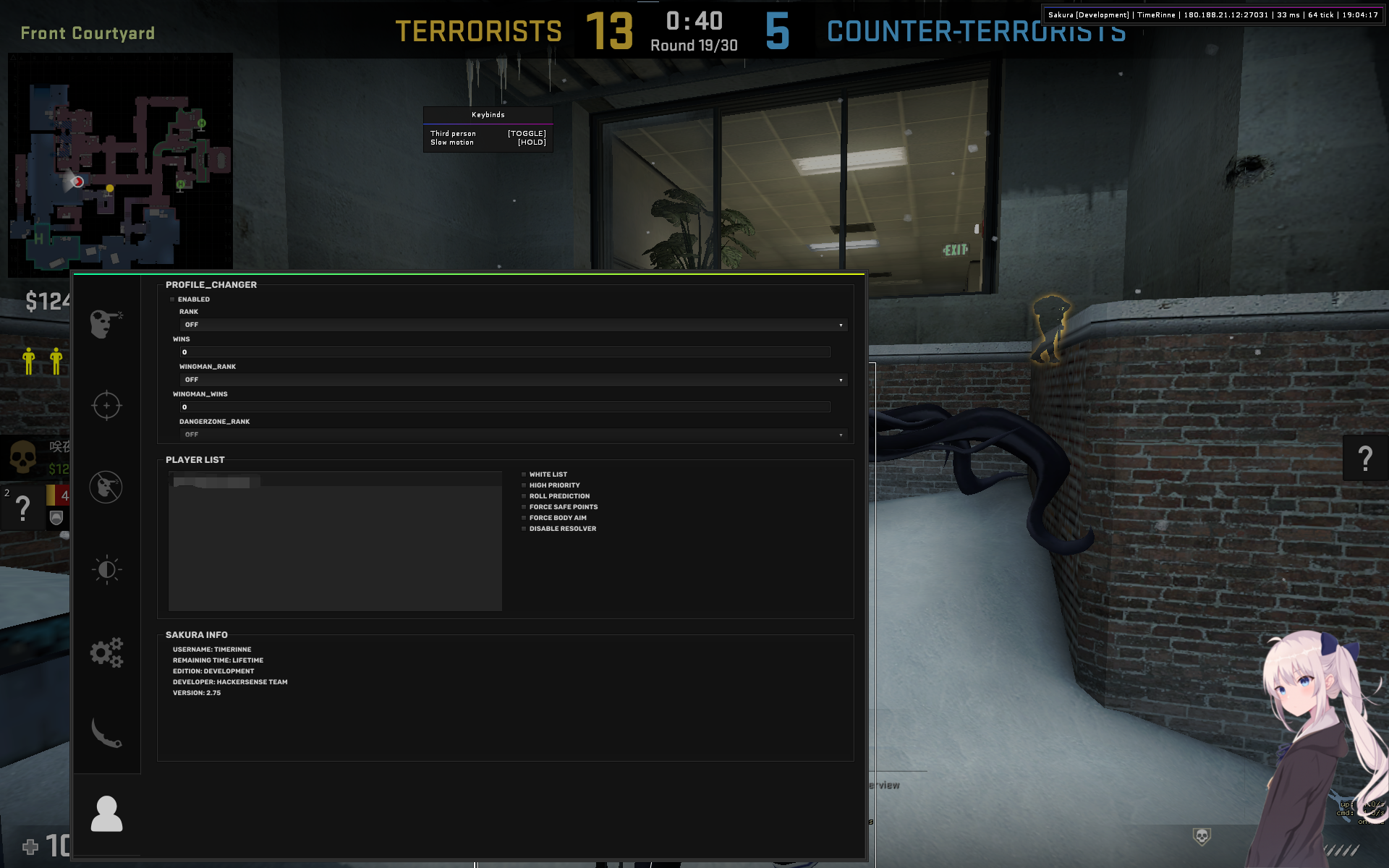This screenshot has height=868, width=1389.
Task: Select the visuals brightness icon
Action: point(106,569)
